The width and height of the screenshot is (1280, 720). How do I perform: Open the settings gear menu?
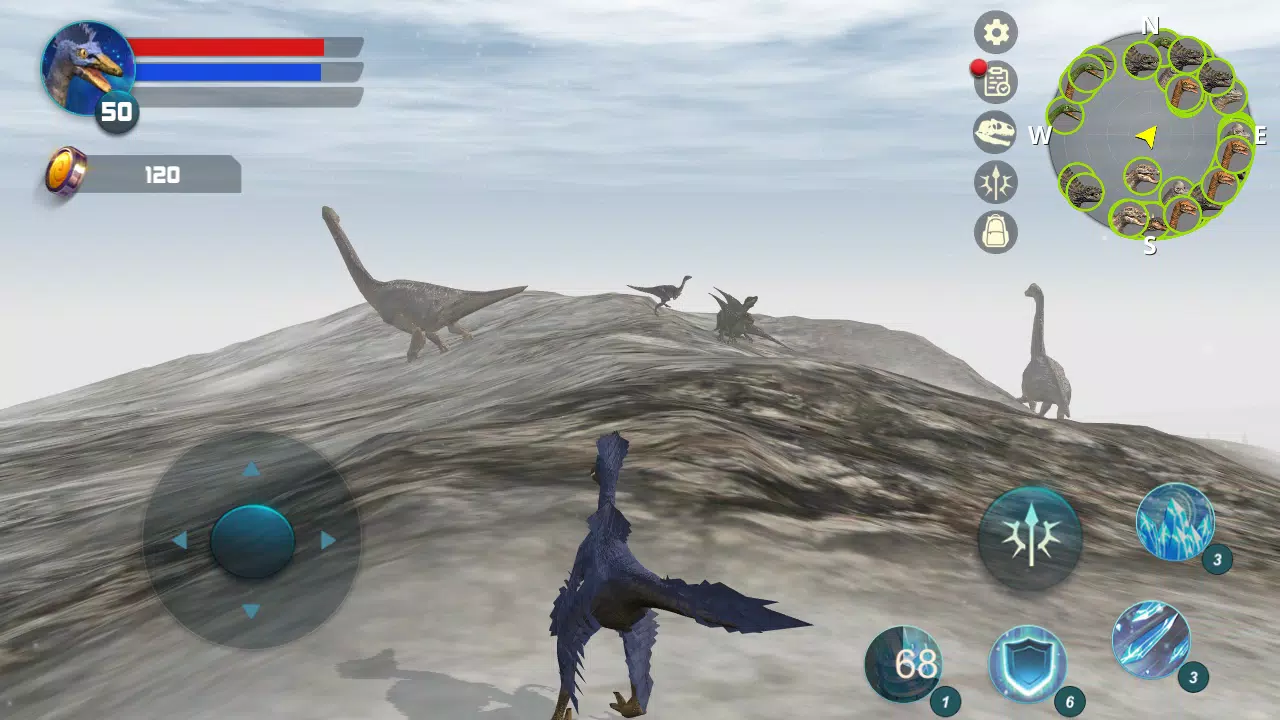coord(995,33)
